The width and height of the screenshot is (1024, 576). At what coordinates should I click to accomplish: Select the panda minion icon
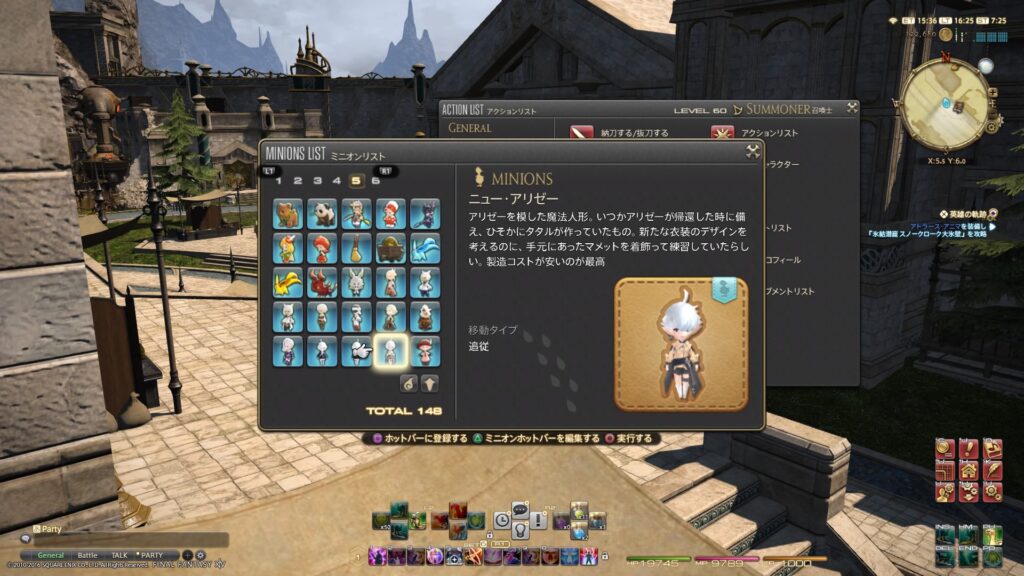(x=322, y=214)
